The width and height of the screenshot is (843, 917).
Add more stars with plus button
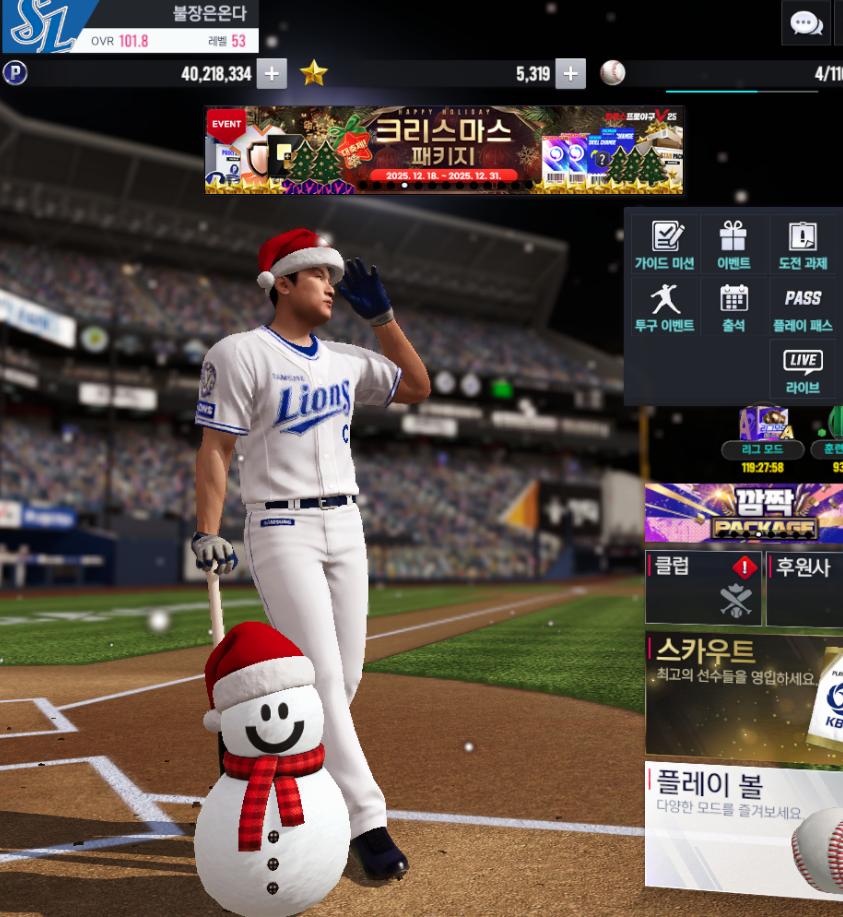(x=570, y=74)
